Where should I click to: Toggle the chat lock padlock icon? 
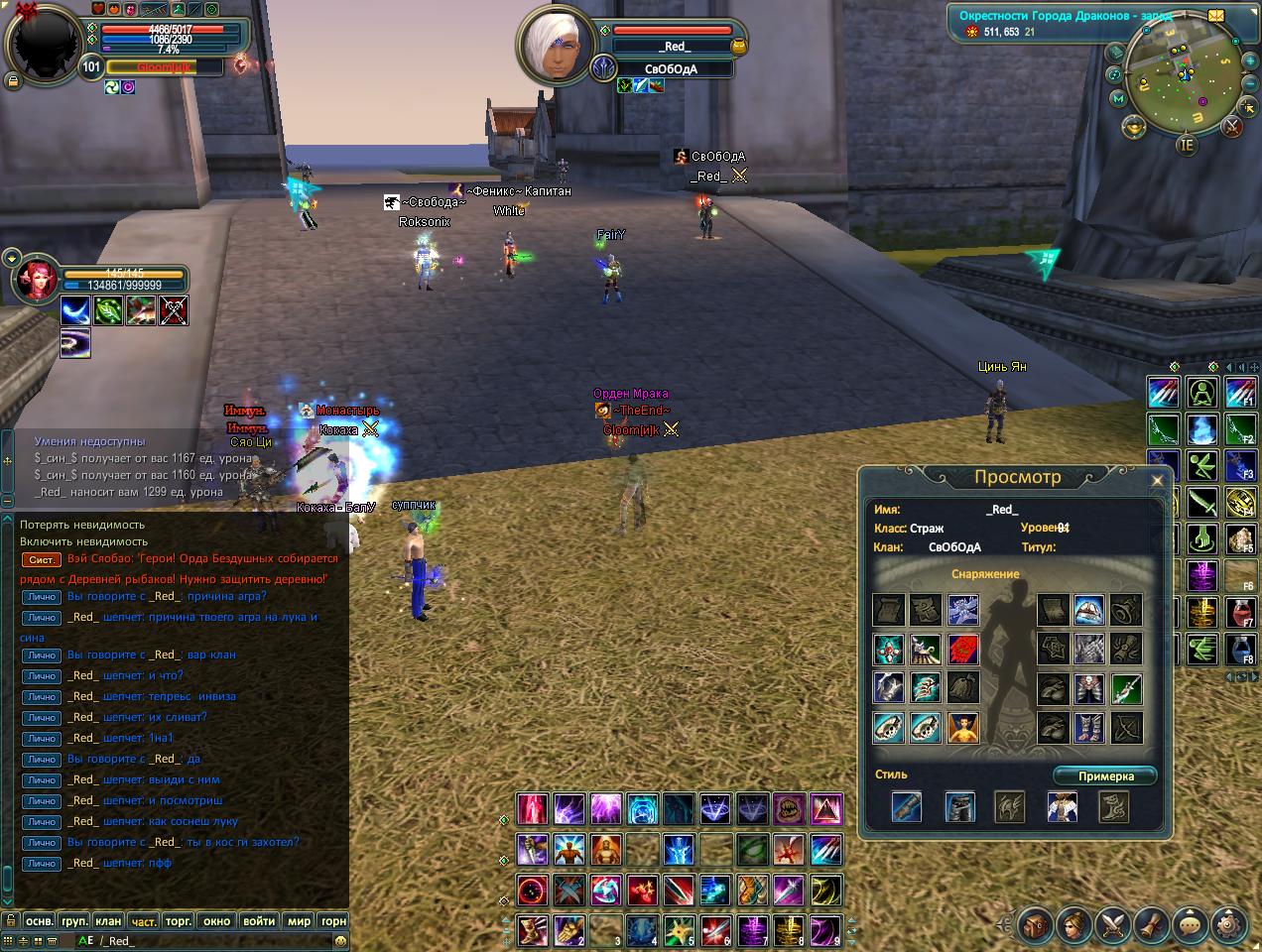(x=10, y=921)
